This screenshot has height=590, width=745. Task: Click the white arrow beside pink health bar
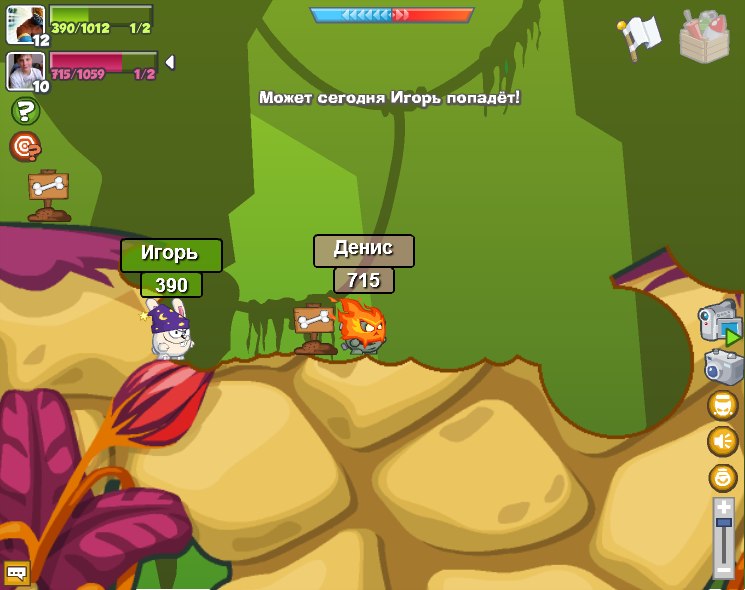click(x=170, y=63)
